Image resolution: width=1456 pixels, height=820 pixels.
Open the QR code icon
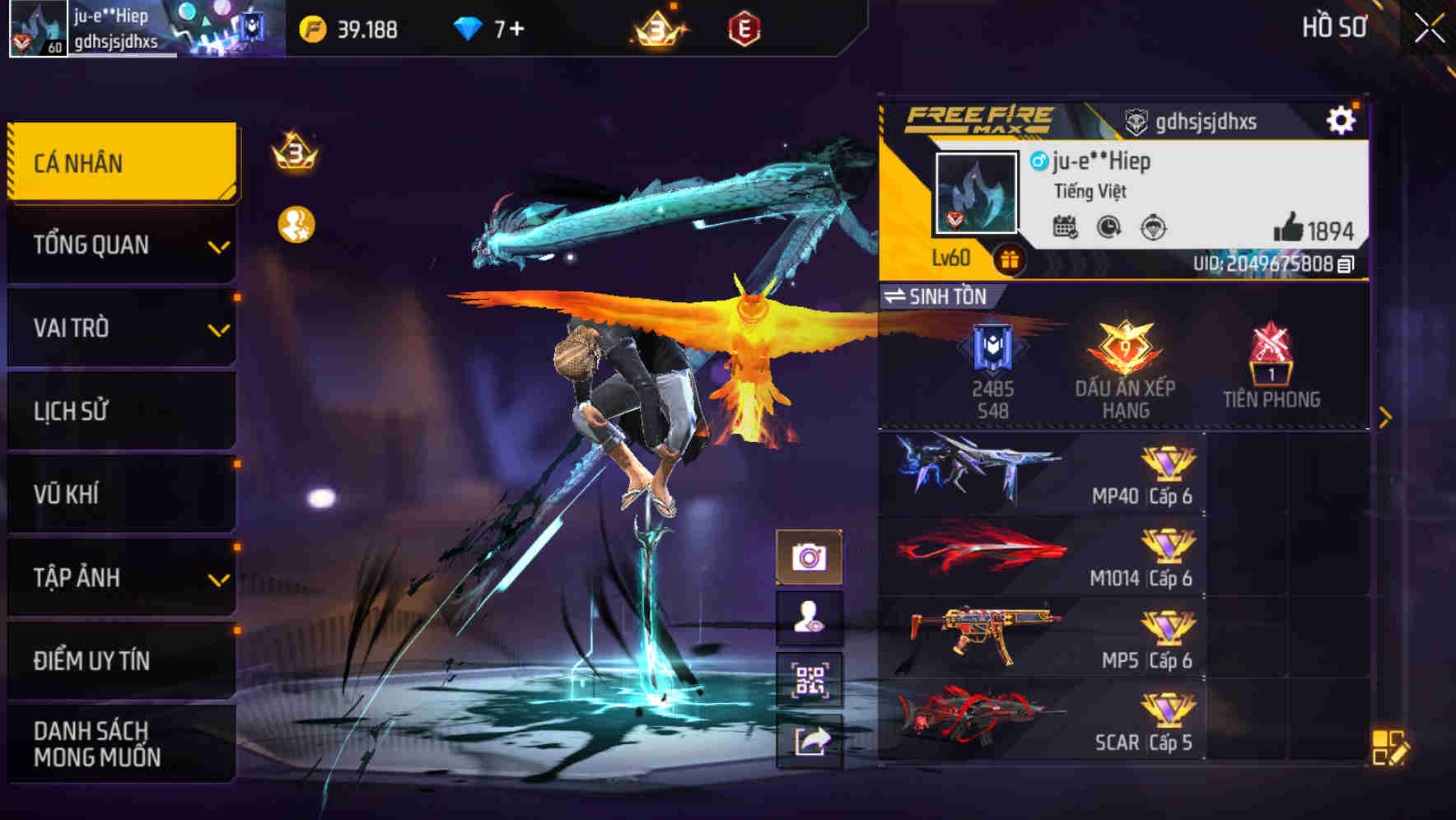809,679
